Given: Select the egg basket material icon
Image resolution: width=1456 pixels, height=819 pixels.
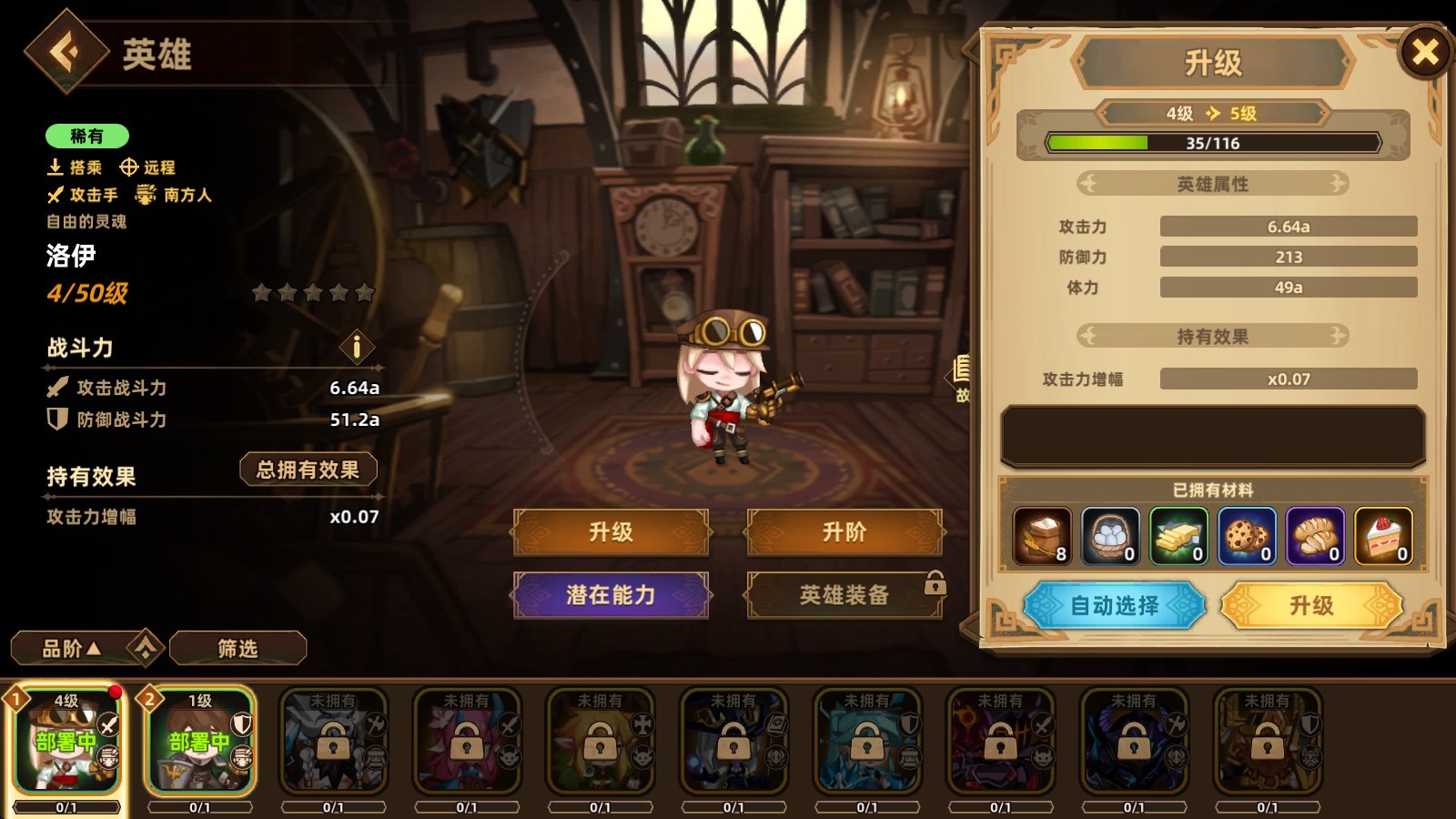Looking at the screenshot, I should click(x=1110, y=535).
